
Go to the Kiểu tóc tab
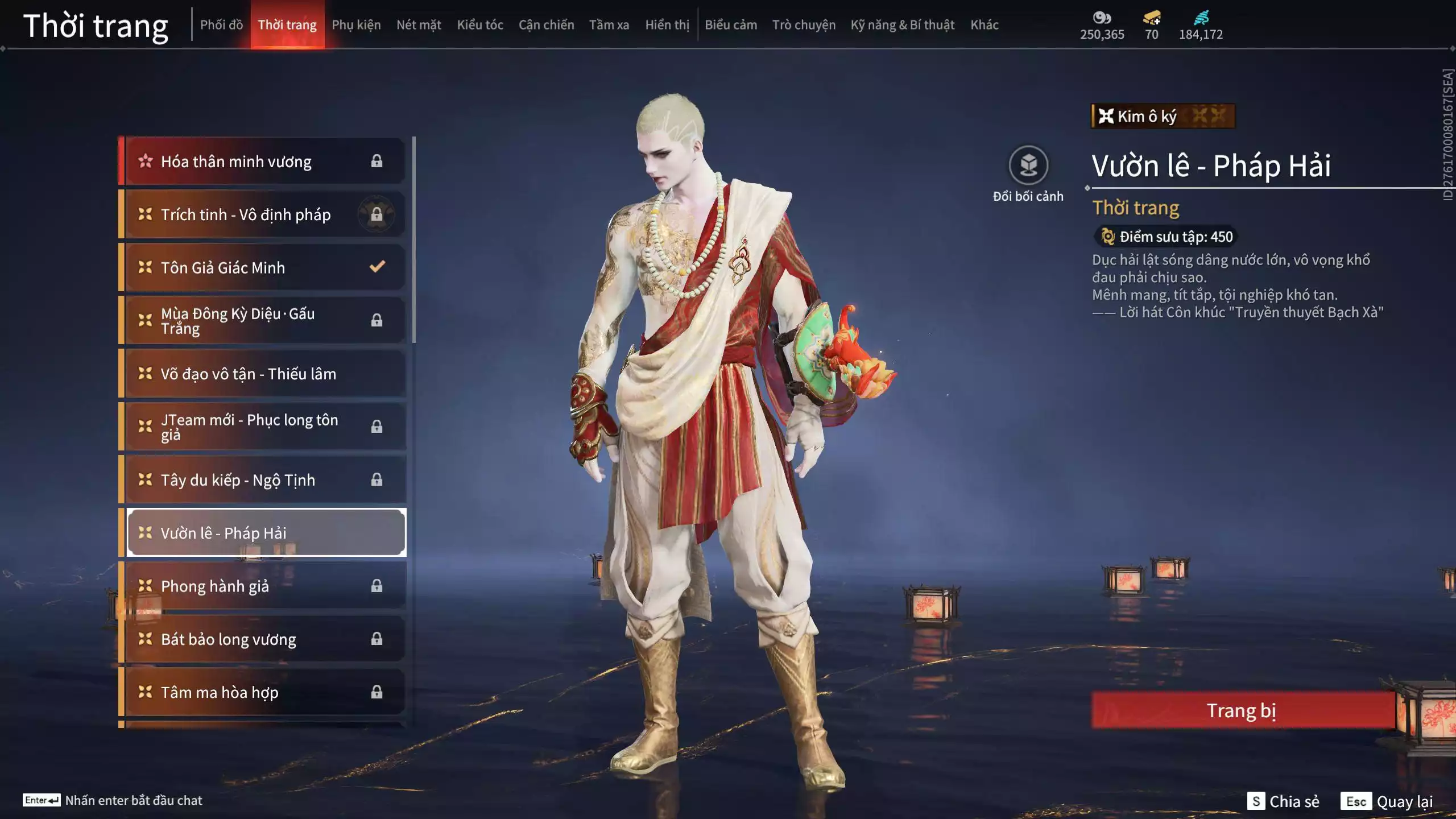coord(480,25)
